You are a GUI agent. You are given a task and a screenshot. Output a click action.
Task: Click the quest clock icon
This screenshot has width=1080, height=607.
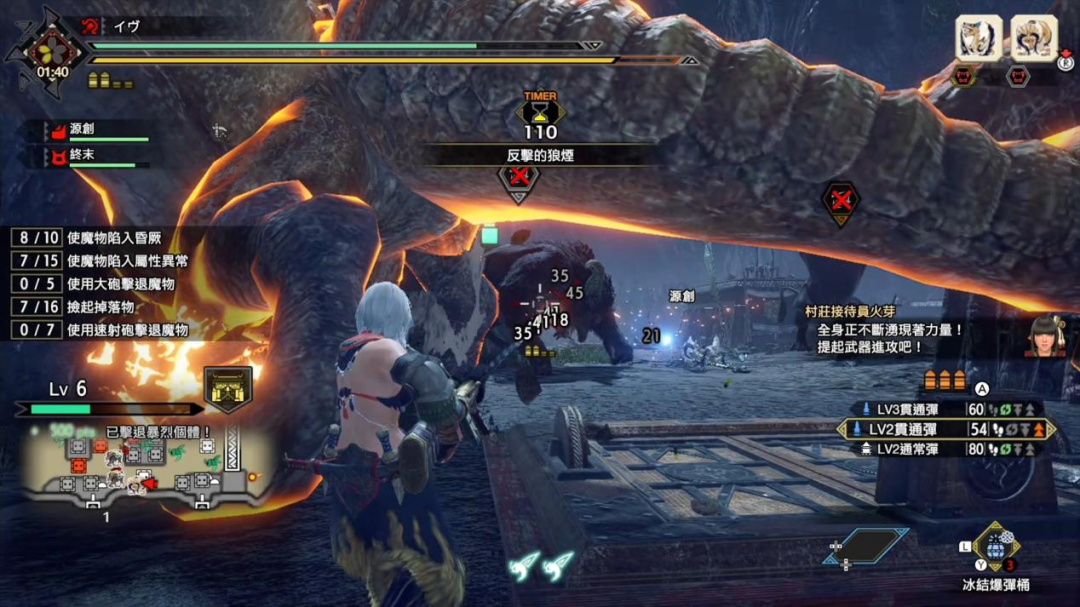(x=50, y=52)
